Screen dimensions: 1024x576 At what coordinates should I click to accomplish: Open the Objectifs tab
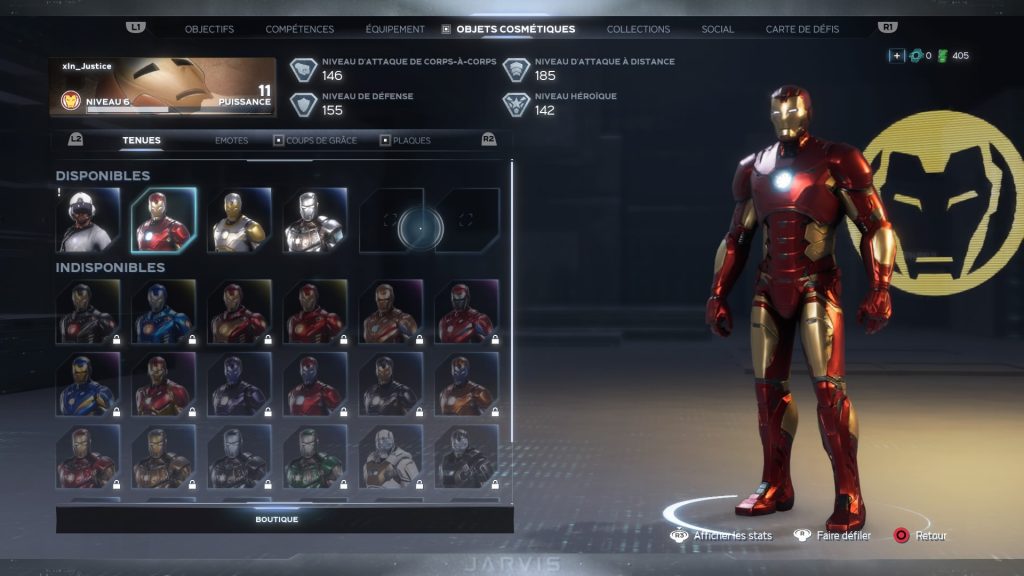(209, 29)
